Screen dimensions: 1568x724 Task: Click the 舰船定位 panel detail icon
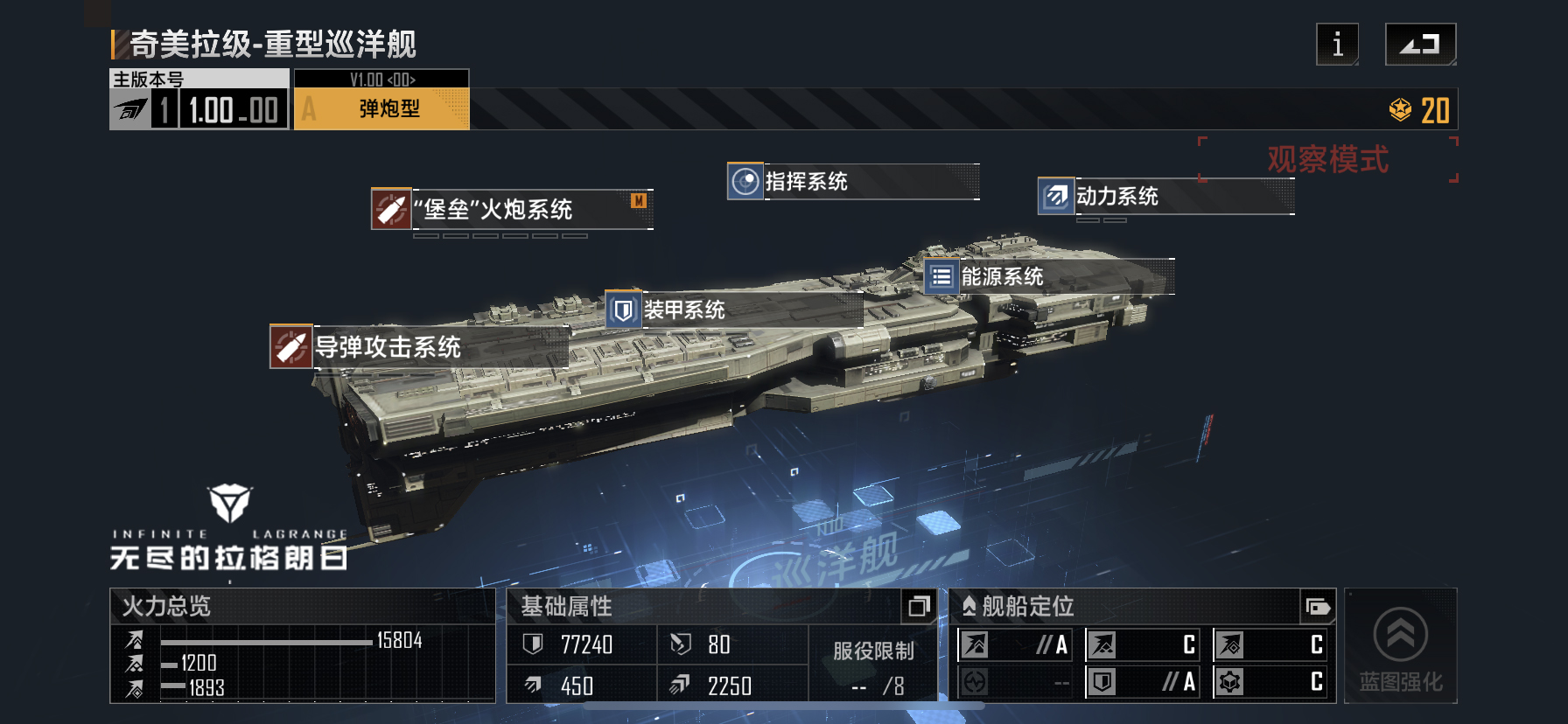(x=1318, y=606)
